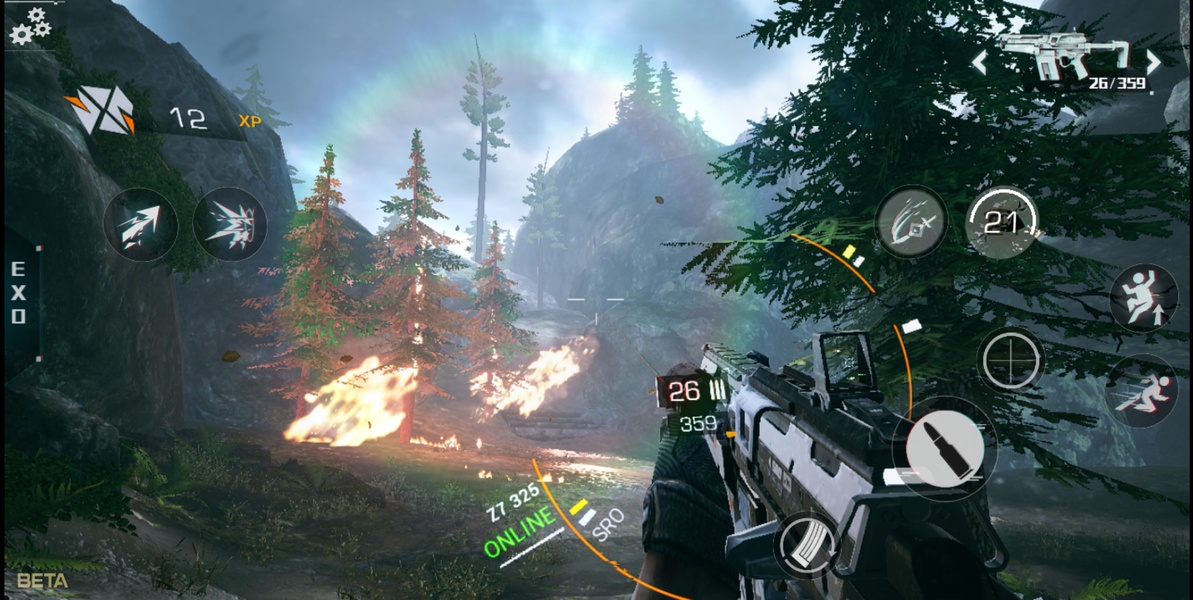Open the settings gears icon

tap(29, 26)
